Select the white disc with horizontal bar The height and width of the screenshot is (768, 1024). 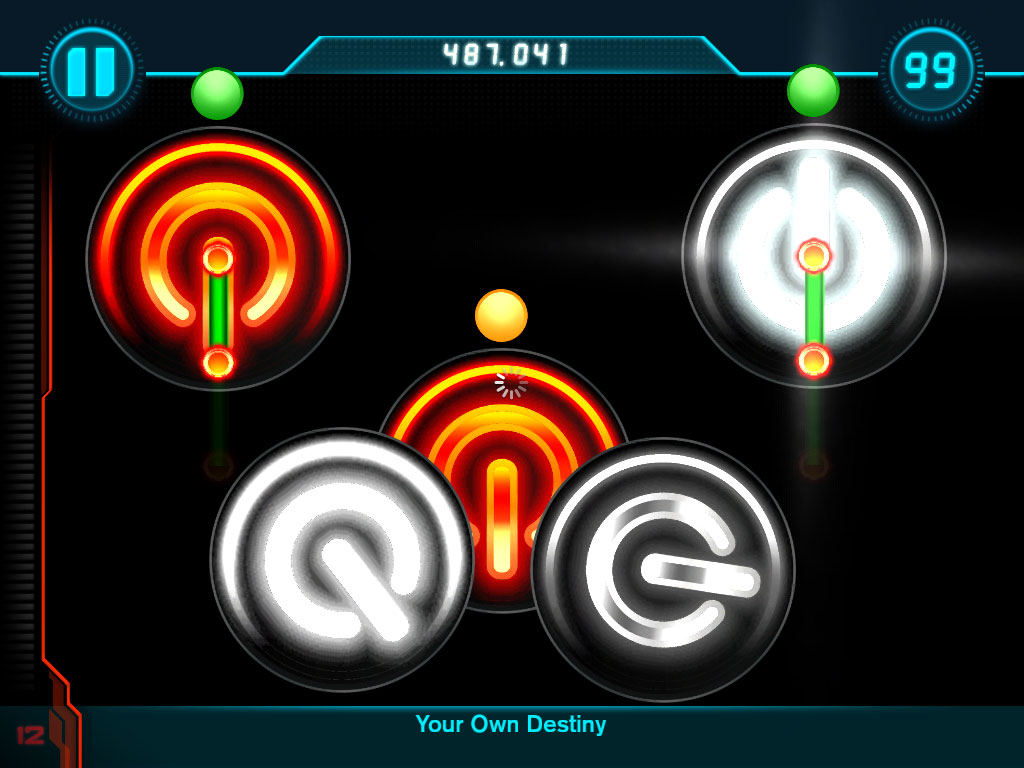point(663,569)
